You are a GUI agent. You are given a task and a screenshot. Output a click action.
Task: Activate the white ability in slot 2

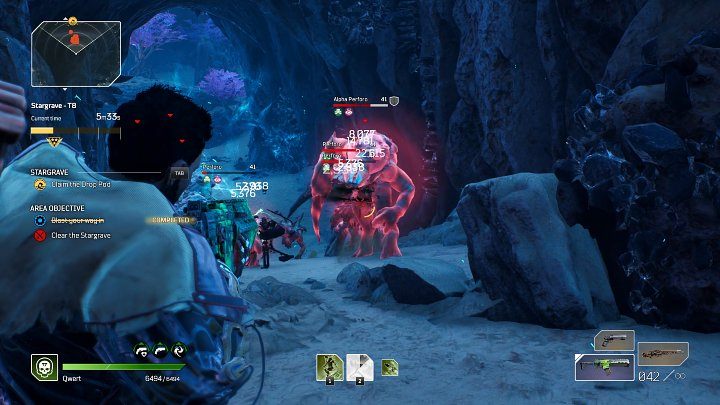(360, 367)
